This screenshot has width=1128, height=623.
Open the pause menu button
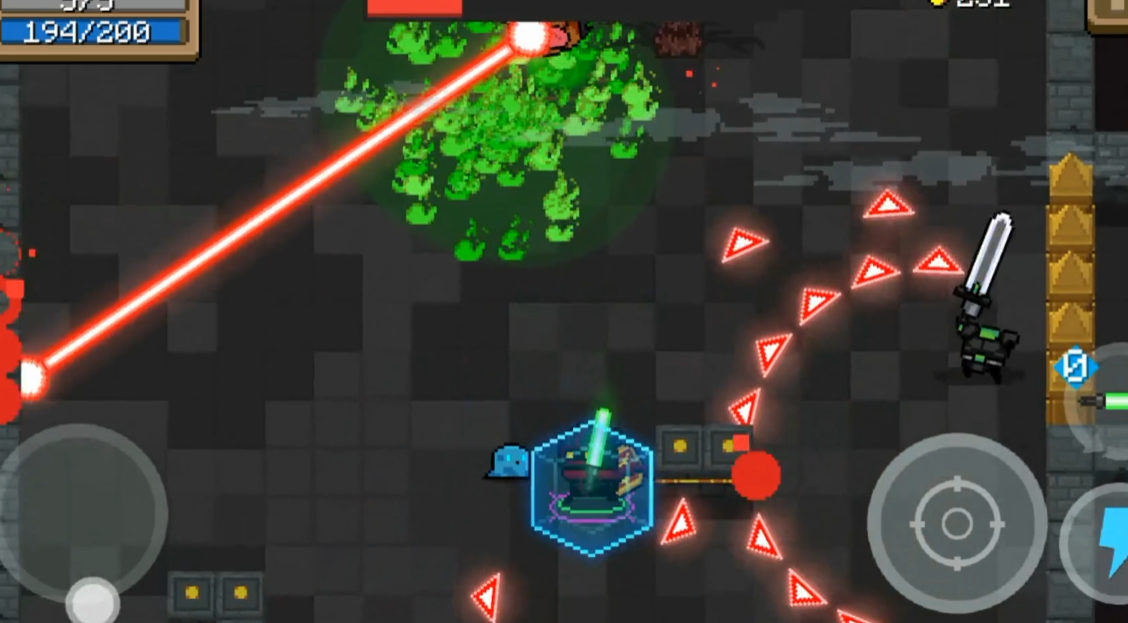click(1110, 14)
